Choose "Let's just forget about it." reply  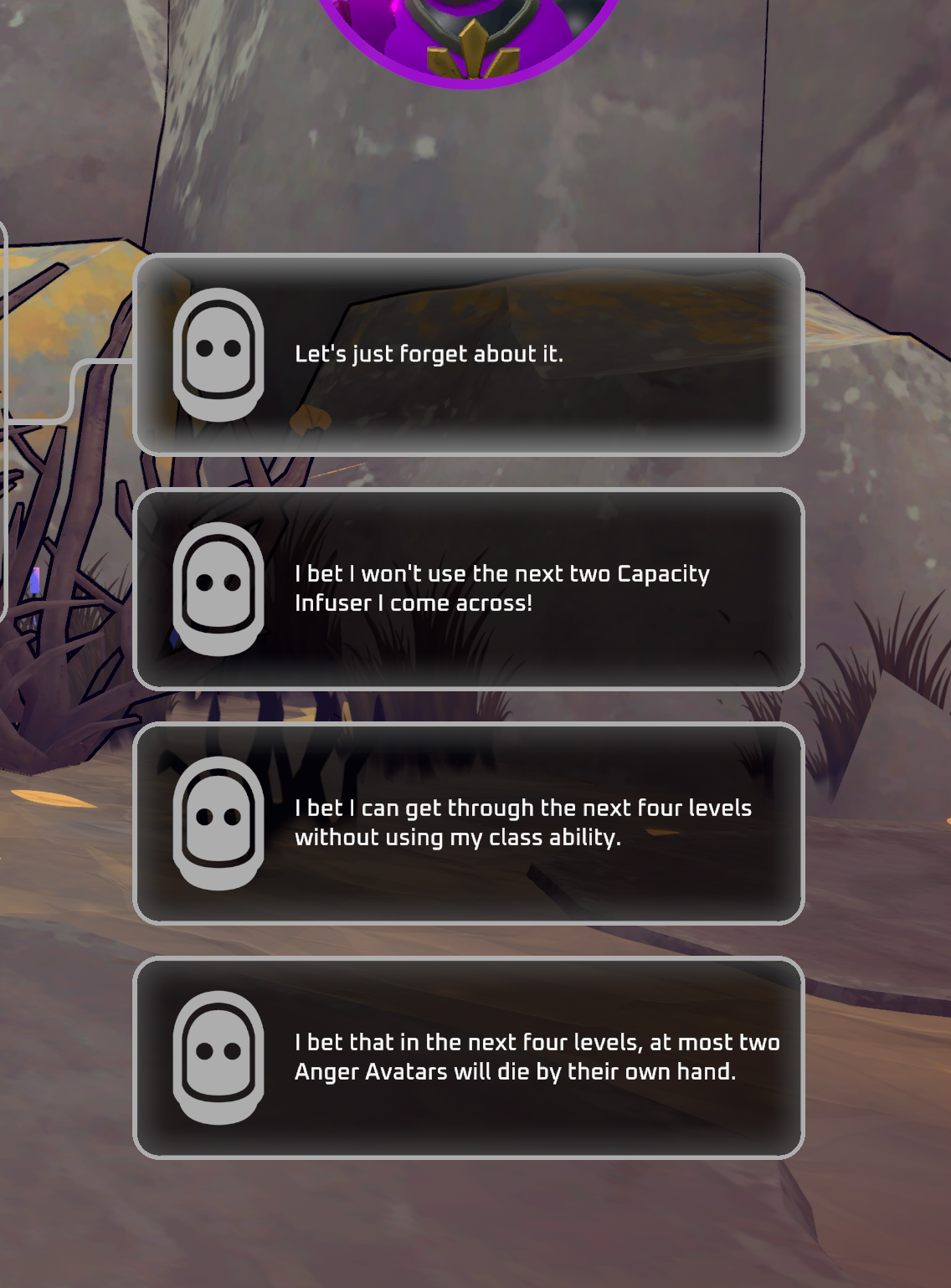[469, 355]
